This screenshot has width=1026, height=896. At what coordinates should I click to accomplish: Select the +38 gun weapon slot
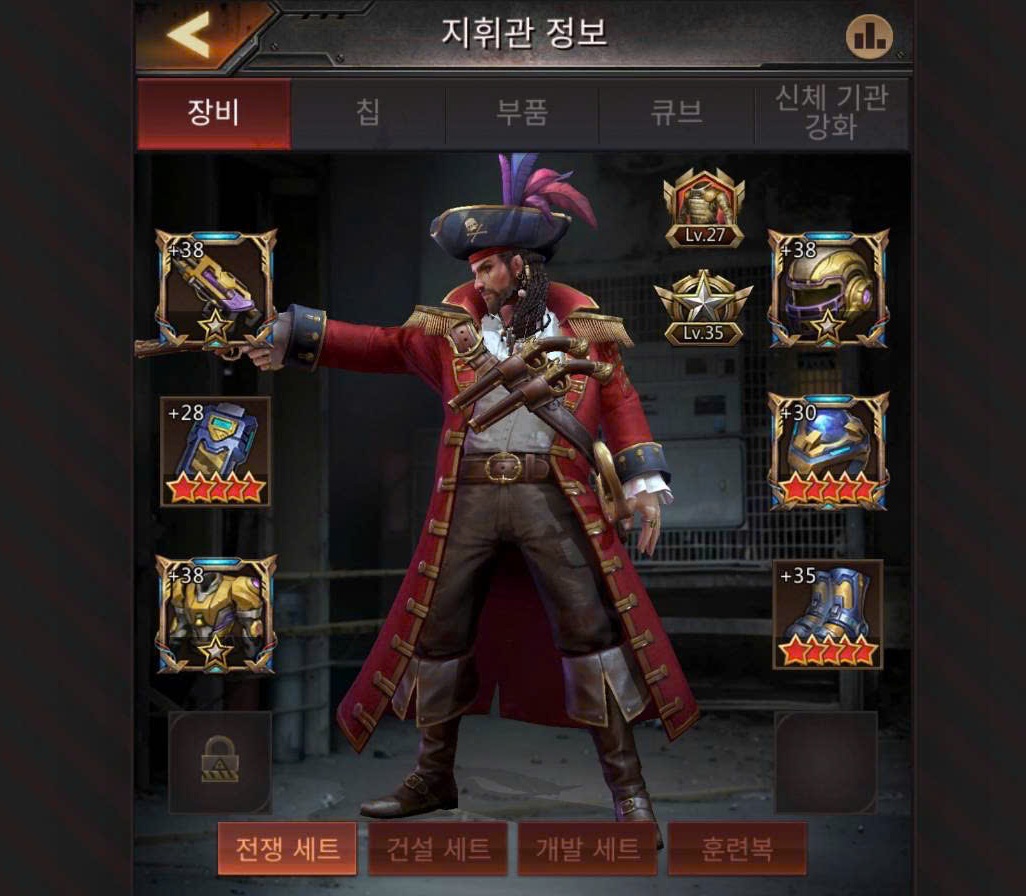pos(215,288)
